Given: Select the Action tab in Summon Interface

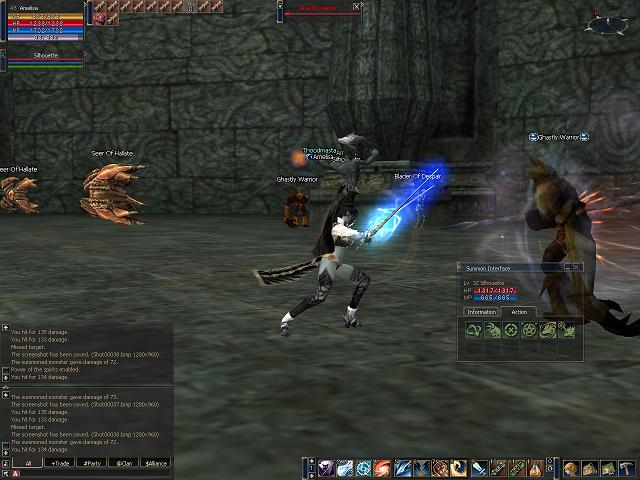Looking at the screenshot, I should coord(518,312).
